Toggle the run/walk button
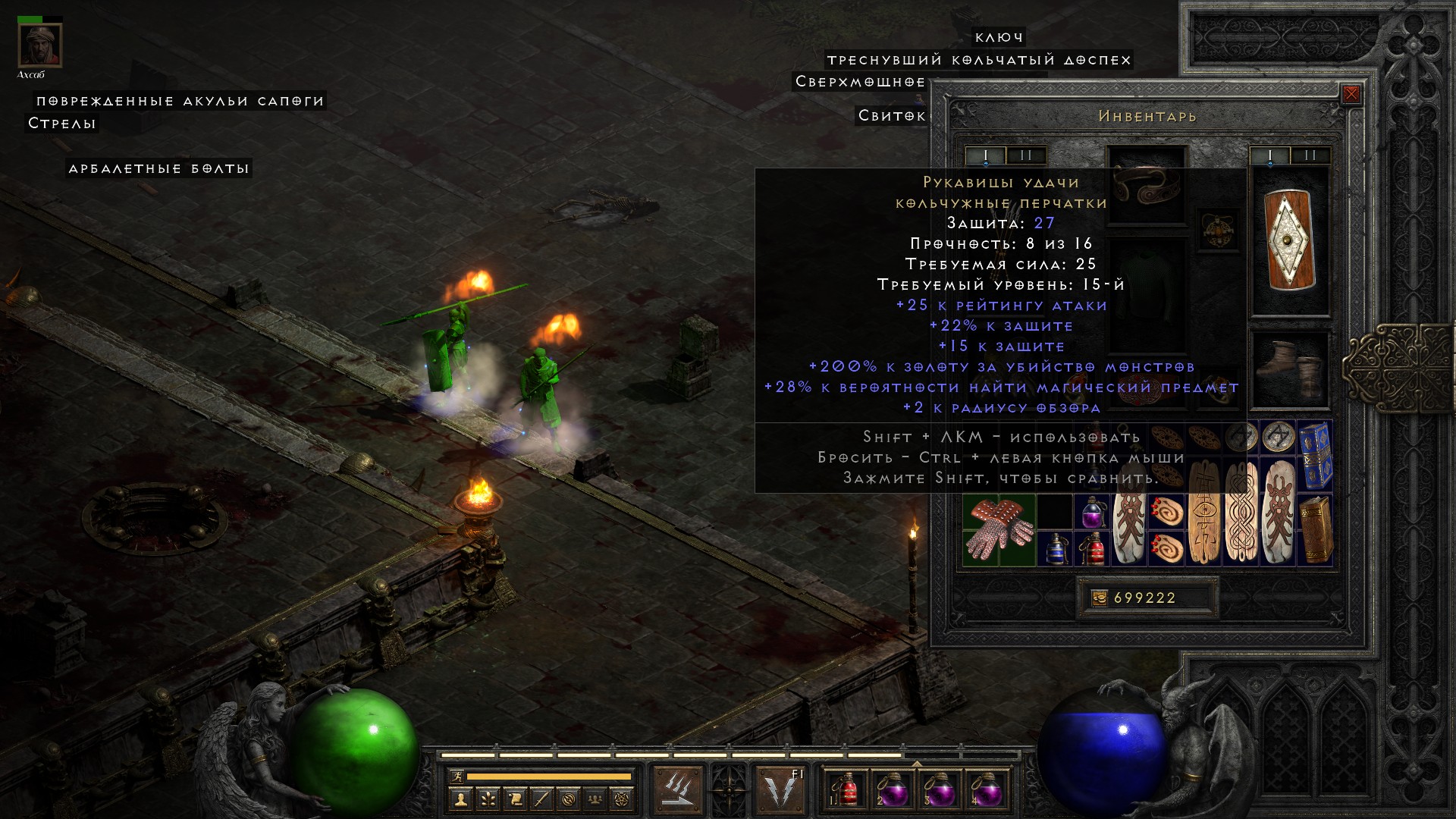 [457, 777]
